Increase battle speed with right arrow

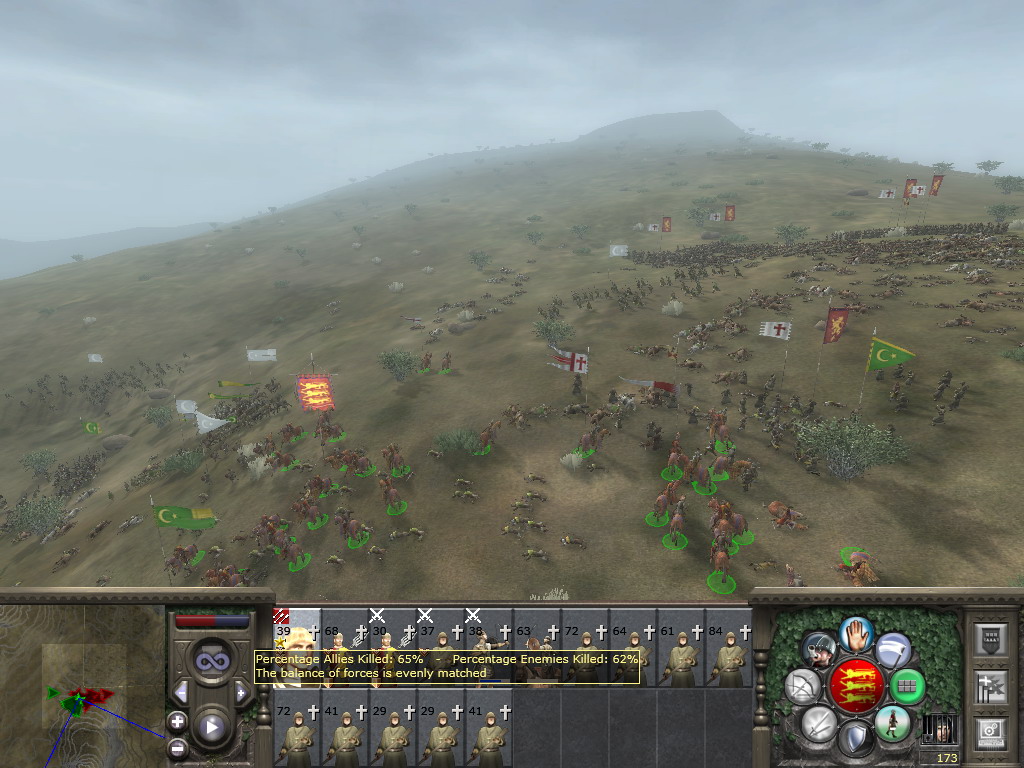point(241,692)
